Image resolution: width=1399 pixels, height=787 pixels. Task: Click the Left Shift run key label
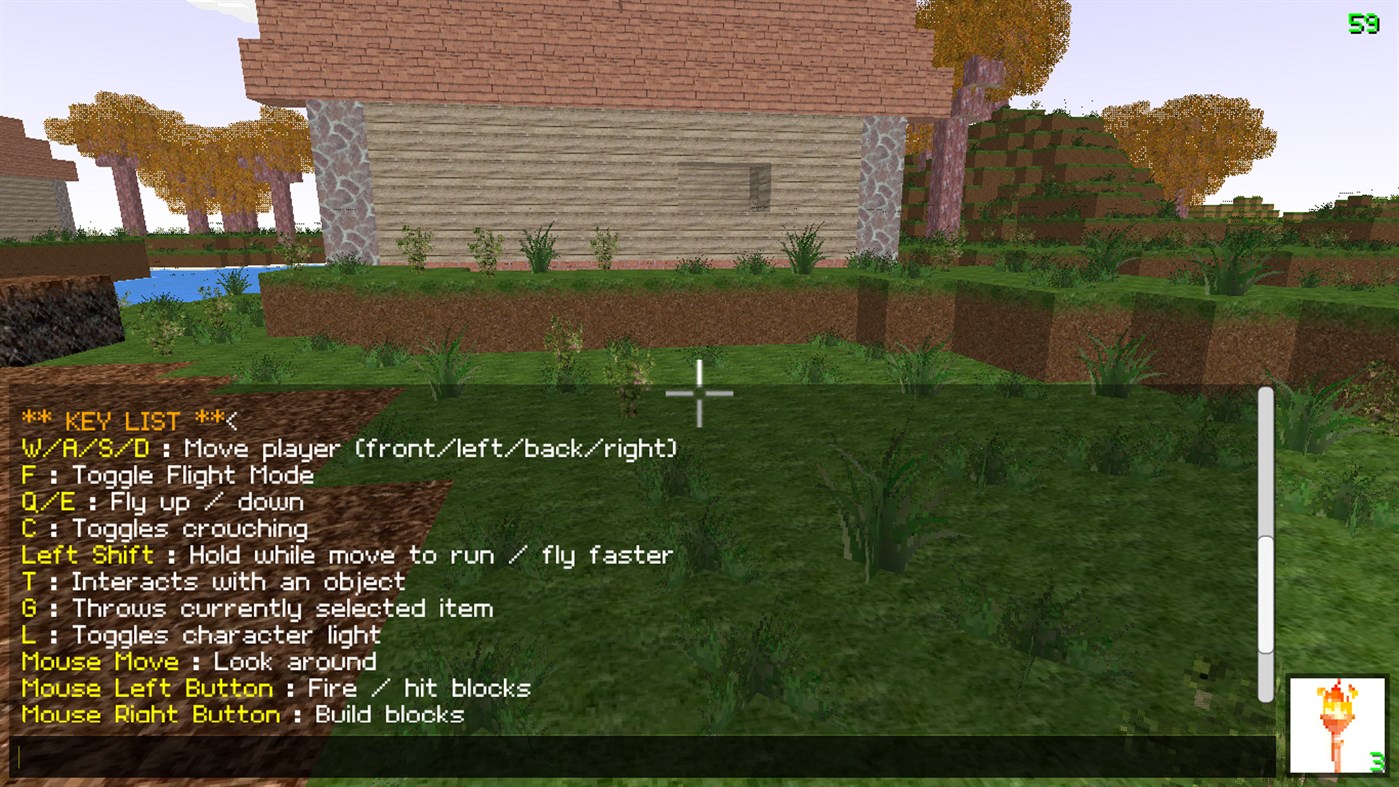87,554
